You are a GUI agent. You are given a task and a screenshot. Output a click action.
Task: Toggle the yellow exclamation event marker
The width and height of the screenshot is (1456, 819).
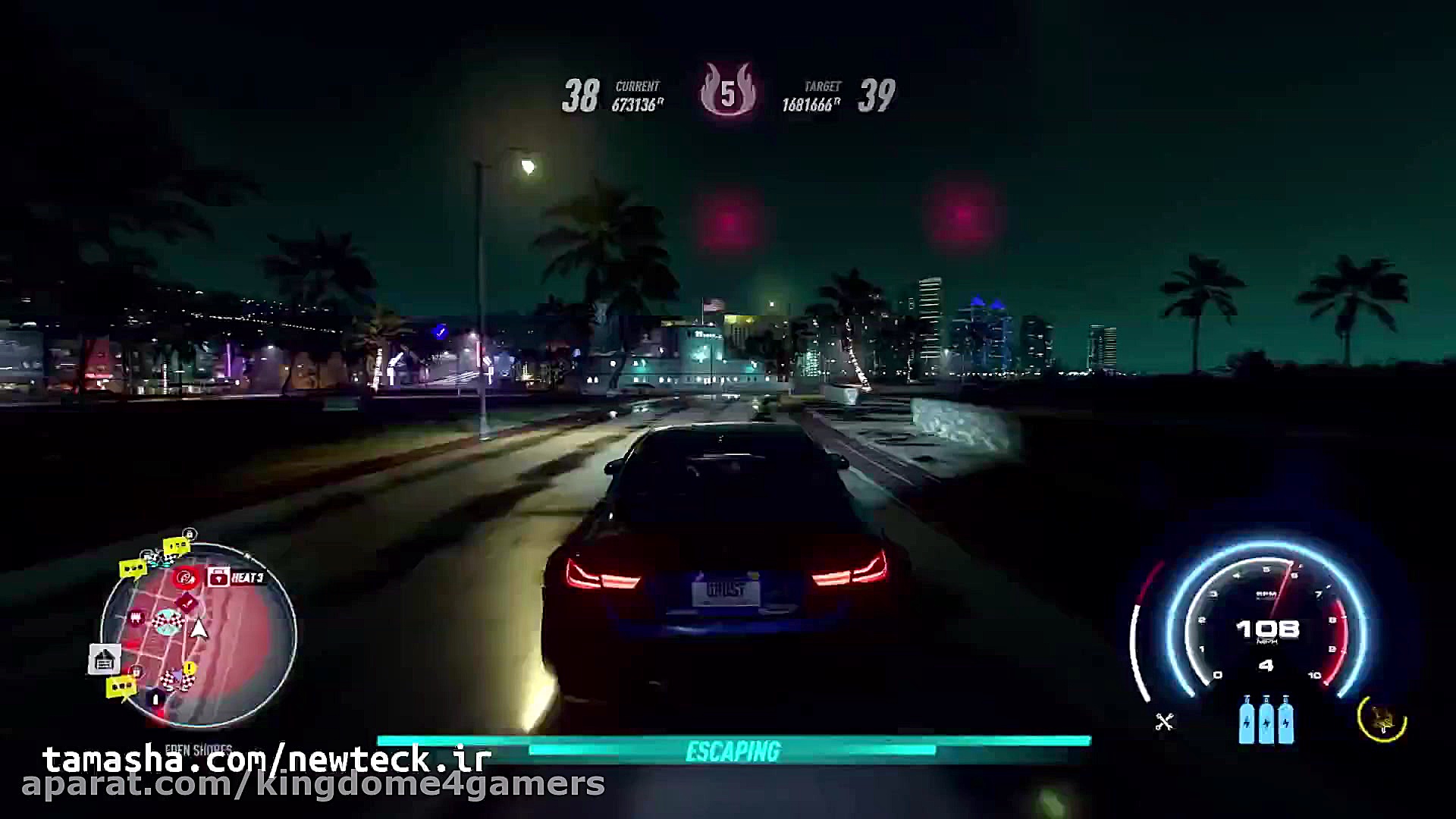pyautogui.click(x=188, y=668)
